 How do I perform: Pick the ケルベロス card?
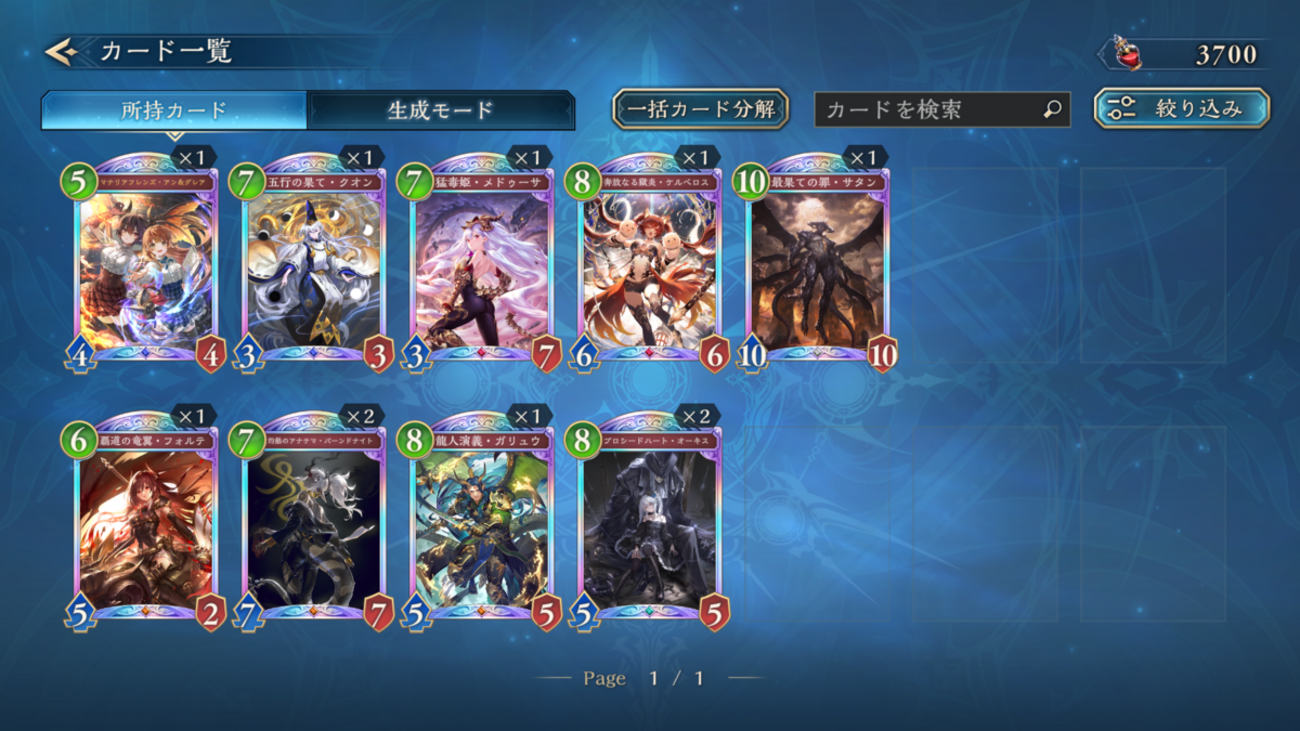651,265
